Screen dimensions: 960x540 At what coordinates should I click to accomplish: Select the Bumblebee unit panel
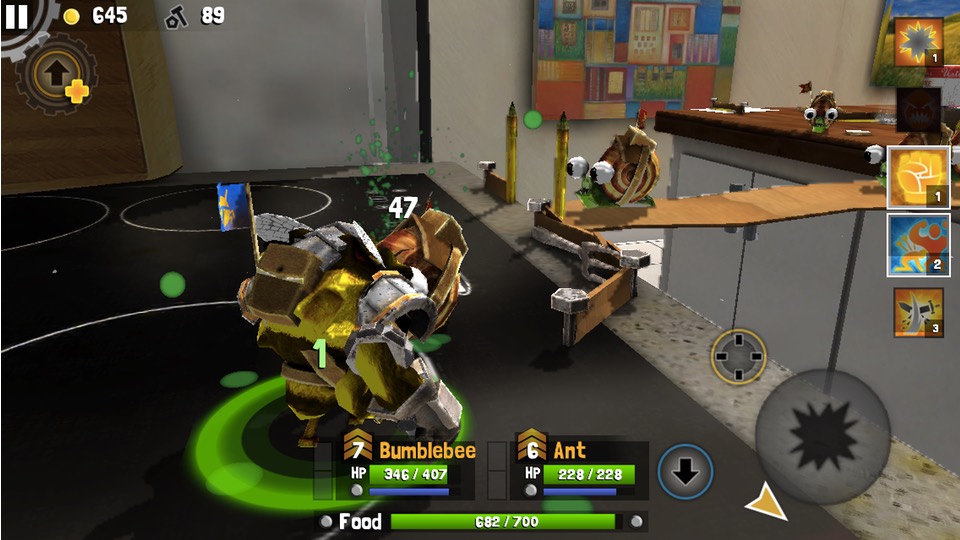(408, 467)
